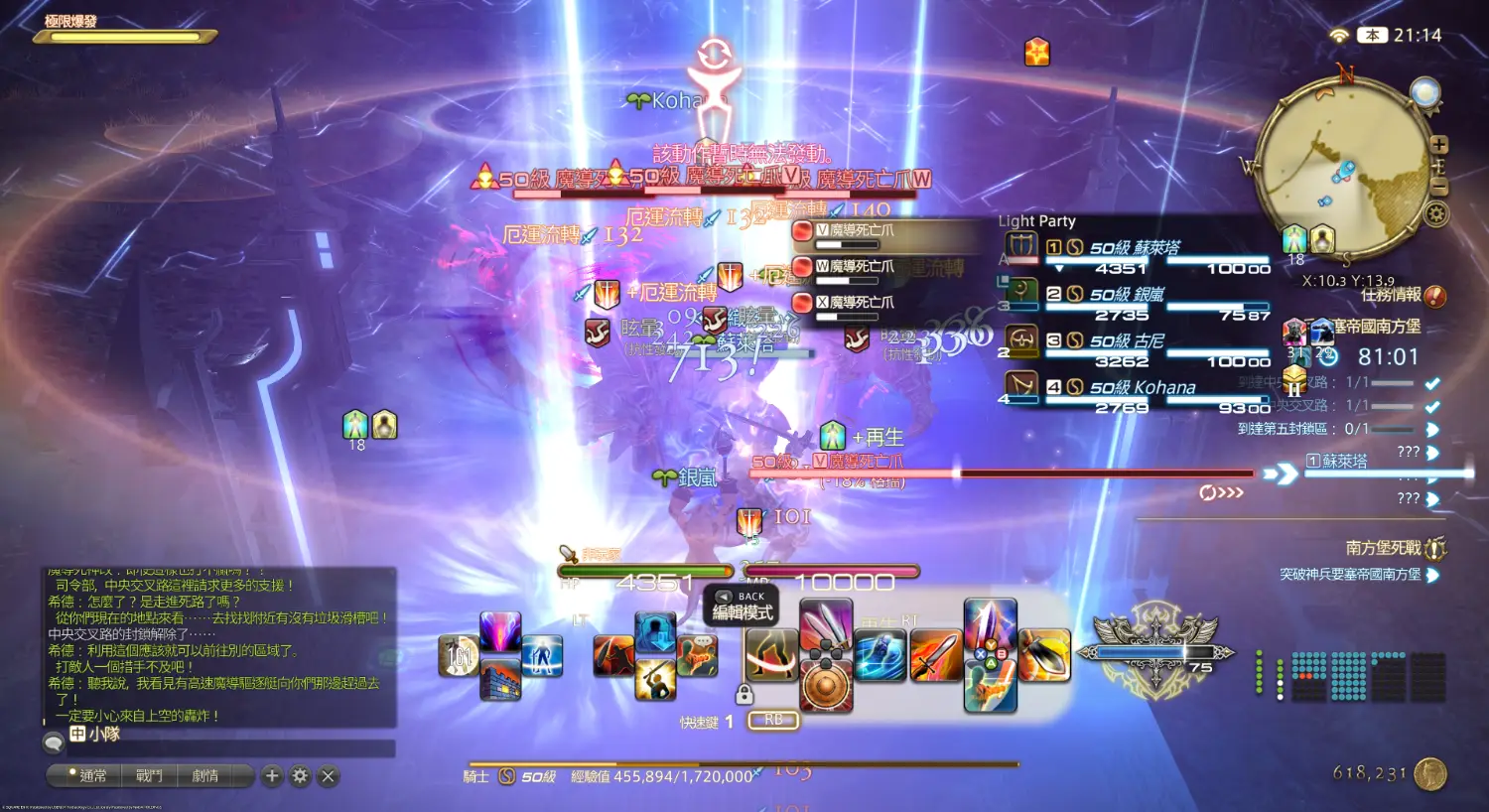Add a new chat tab with plus button
Viewport: 1489px width, 812px height.
272,776
